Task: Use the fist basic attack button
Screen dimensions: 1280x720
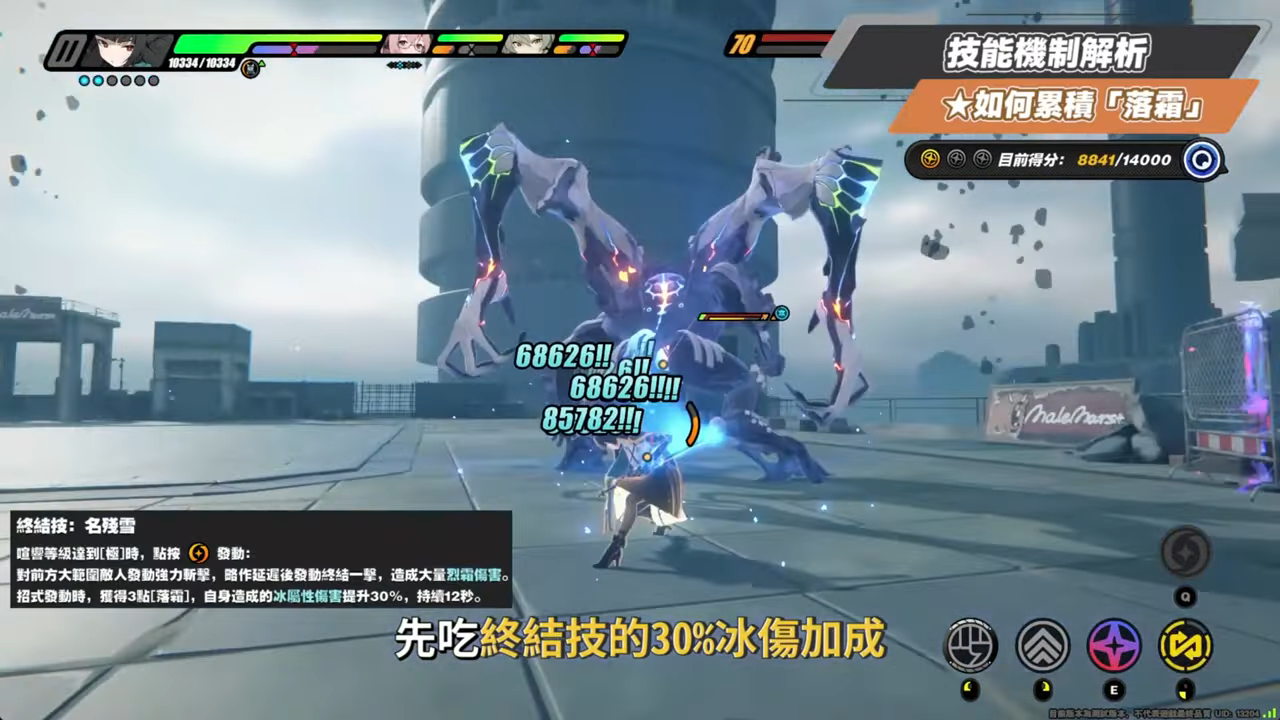Action: pyautogui.click(x=970, y=645)
